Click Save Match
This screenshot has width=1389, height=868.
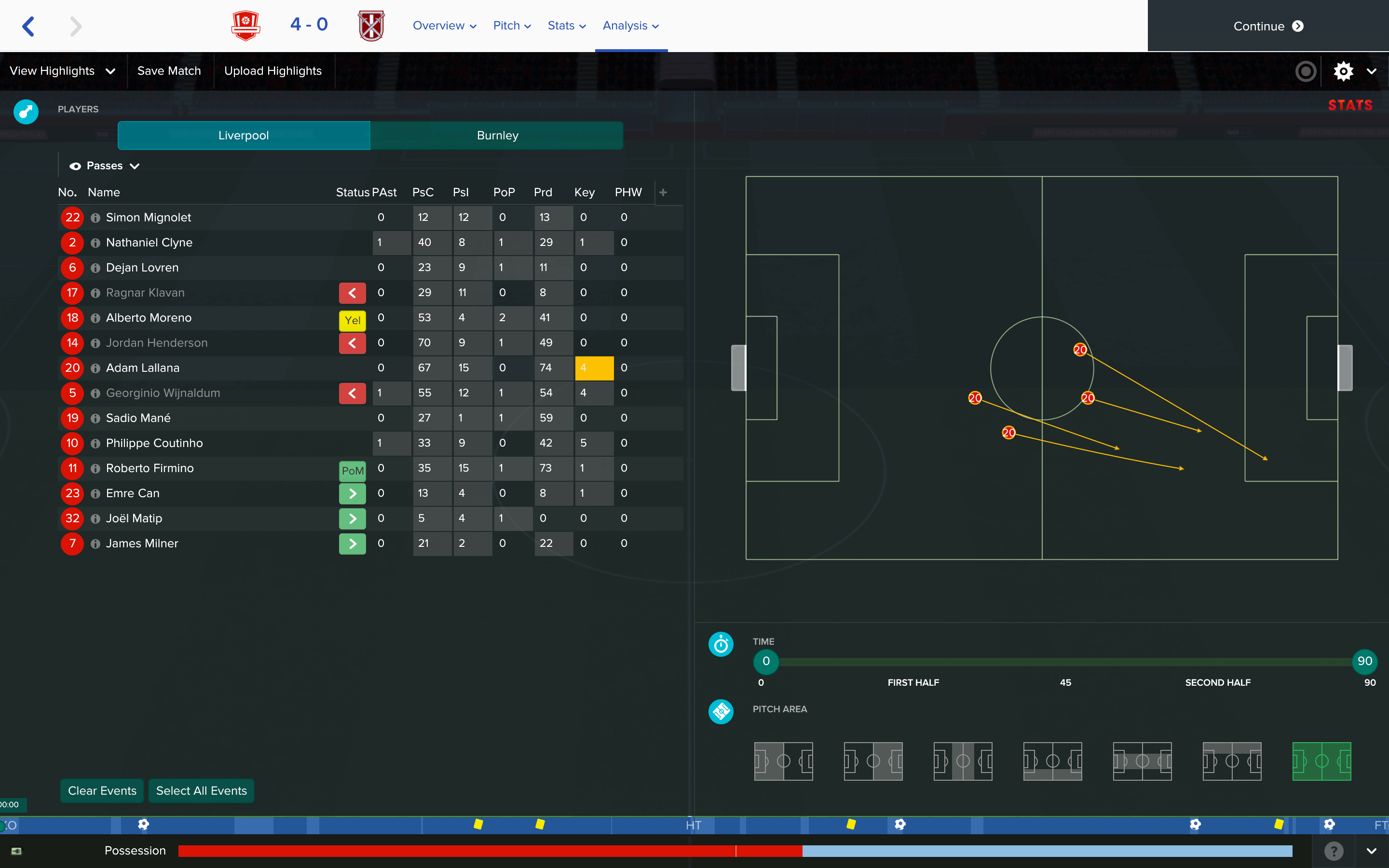click(x=169, y=70)
